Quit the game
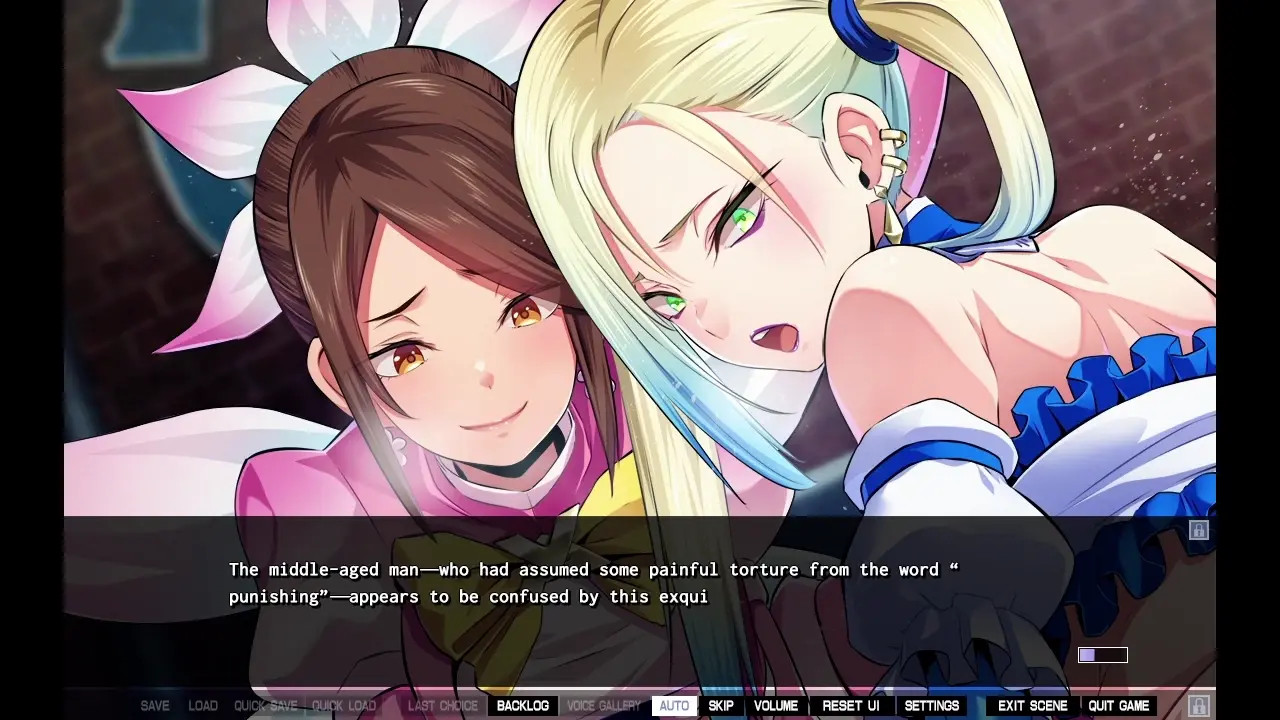 (x=1119, y=706)
